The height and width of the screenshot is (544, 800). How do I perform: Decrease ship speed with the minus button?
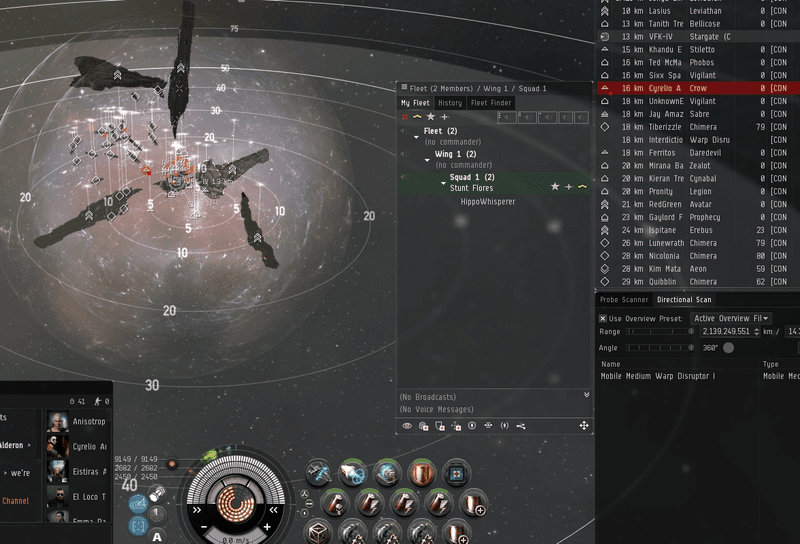coord(203,525)
